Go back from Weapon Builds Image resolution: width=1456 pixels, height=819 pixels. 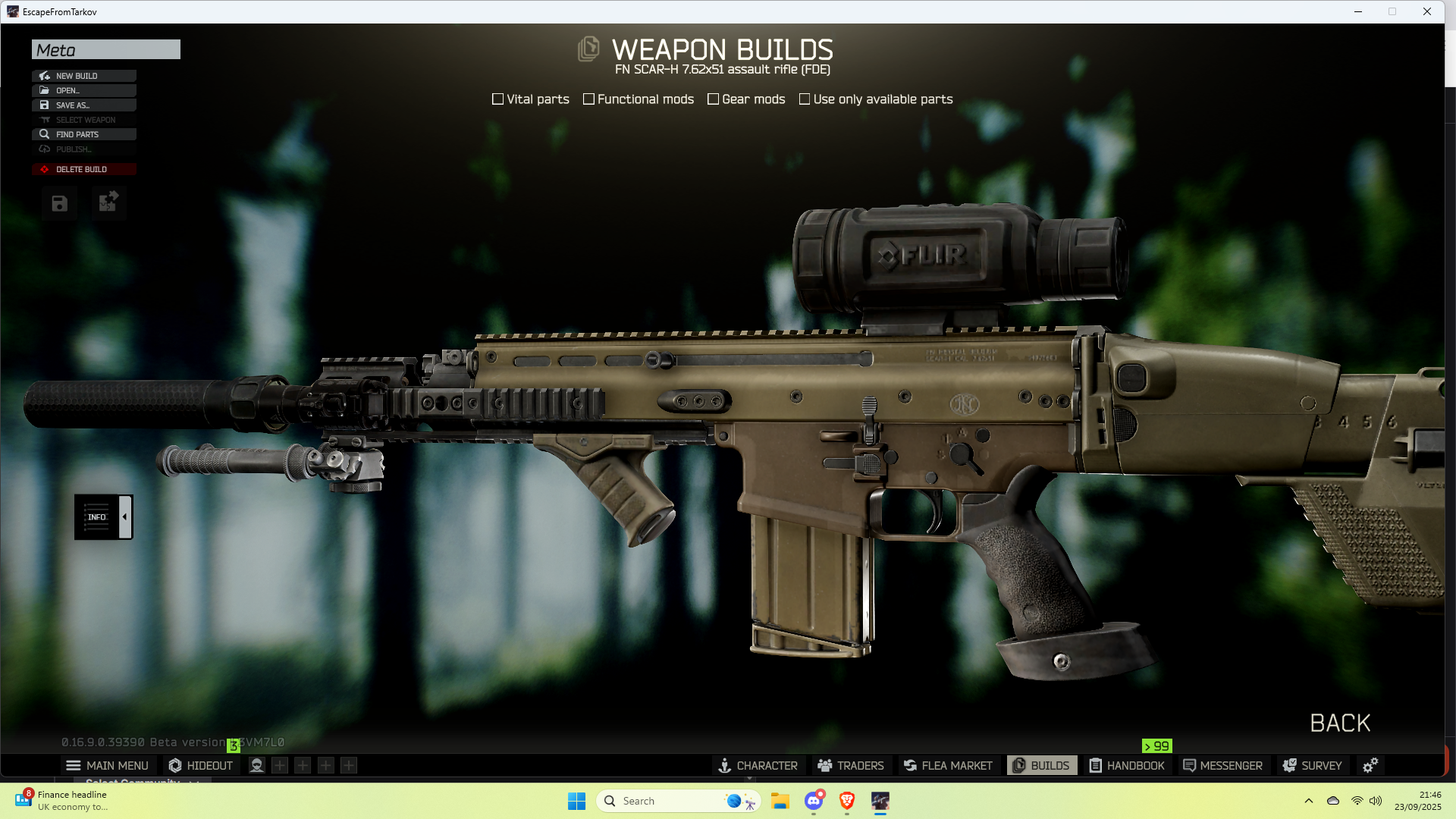click(x=1340, y=723)
